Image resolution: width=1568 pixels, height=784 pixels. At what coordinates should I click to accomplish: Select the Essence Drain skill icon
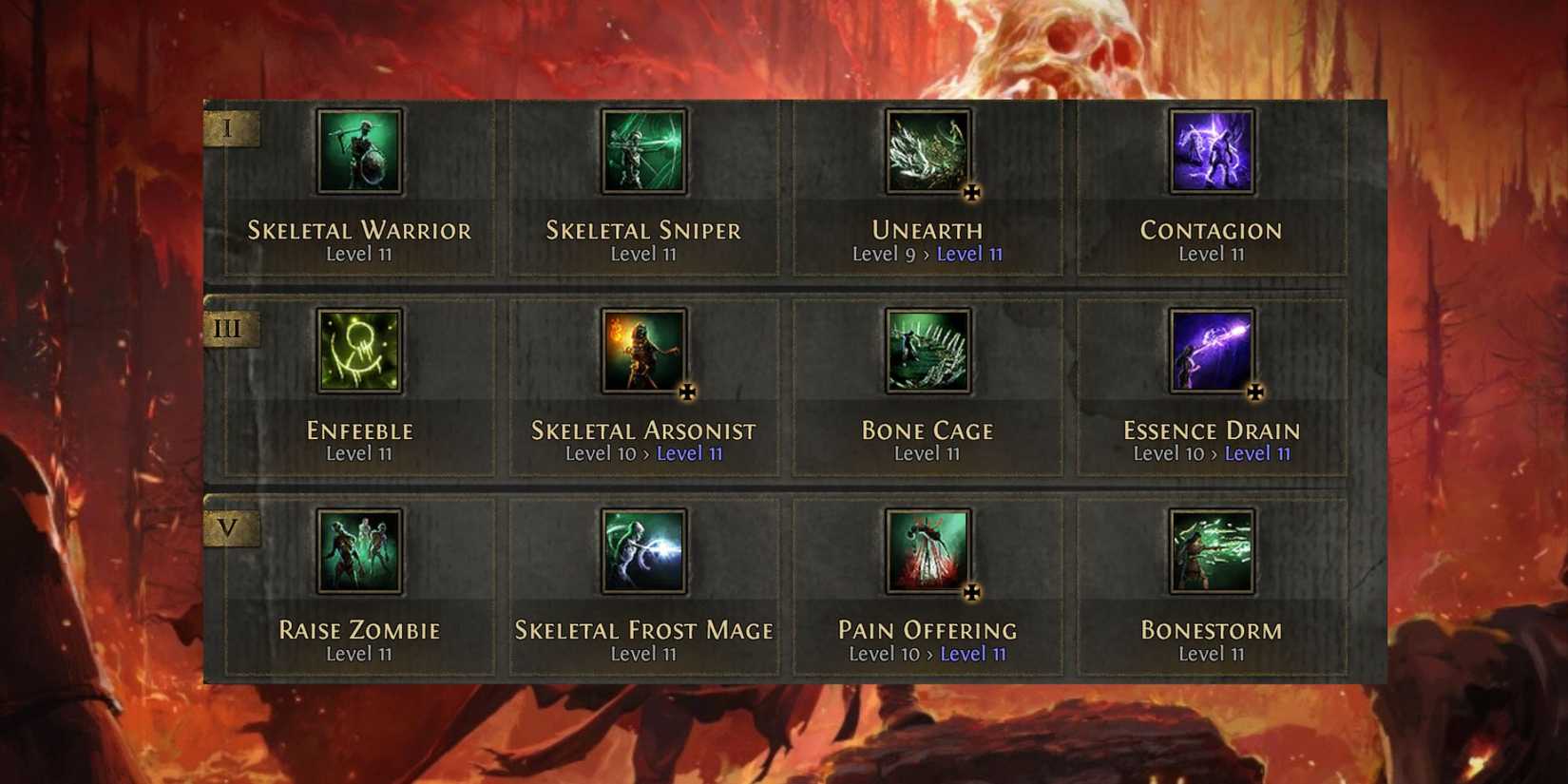coord(1211,353)
